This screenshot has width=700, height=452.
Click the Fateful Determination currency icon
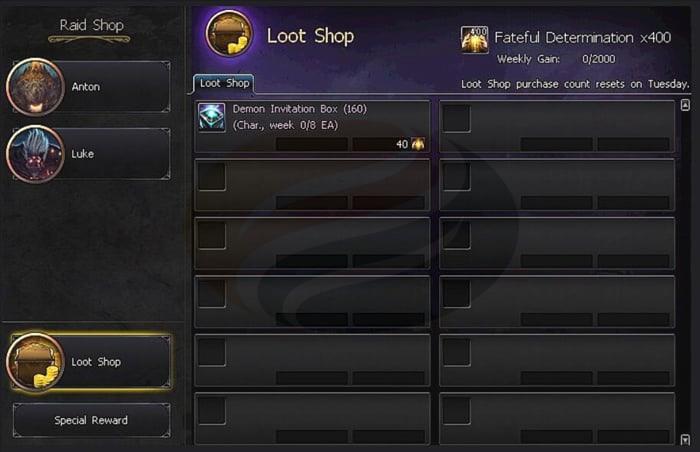coord(474,38)
